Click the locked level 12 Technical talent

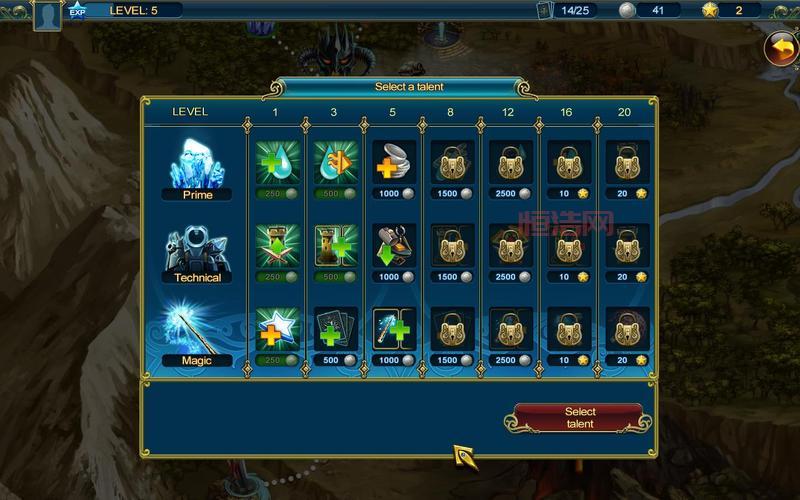[508, 246]
